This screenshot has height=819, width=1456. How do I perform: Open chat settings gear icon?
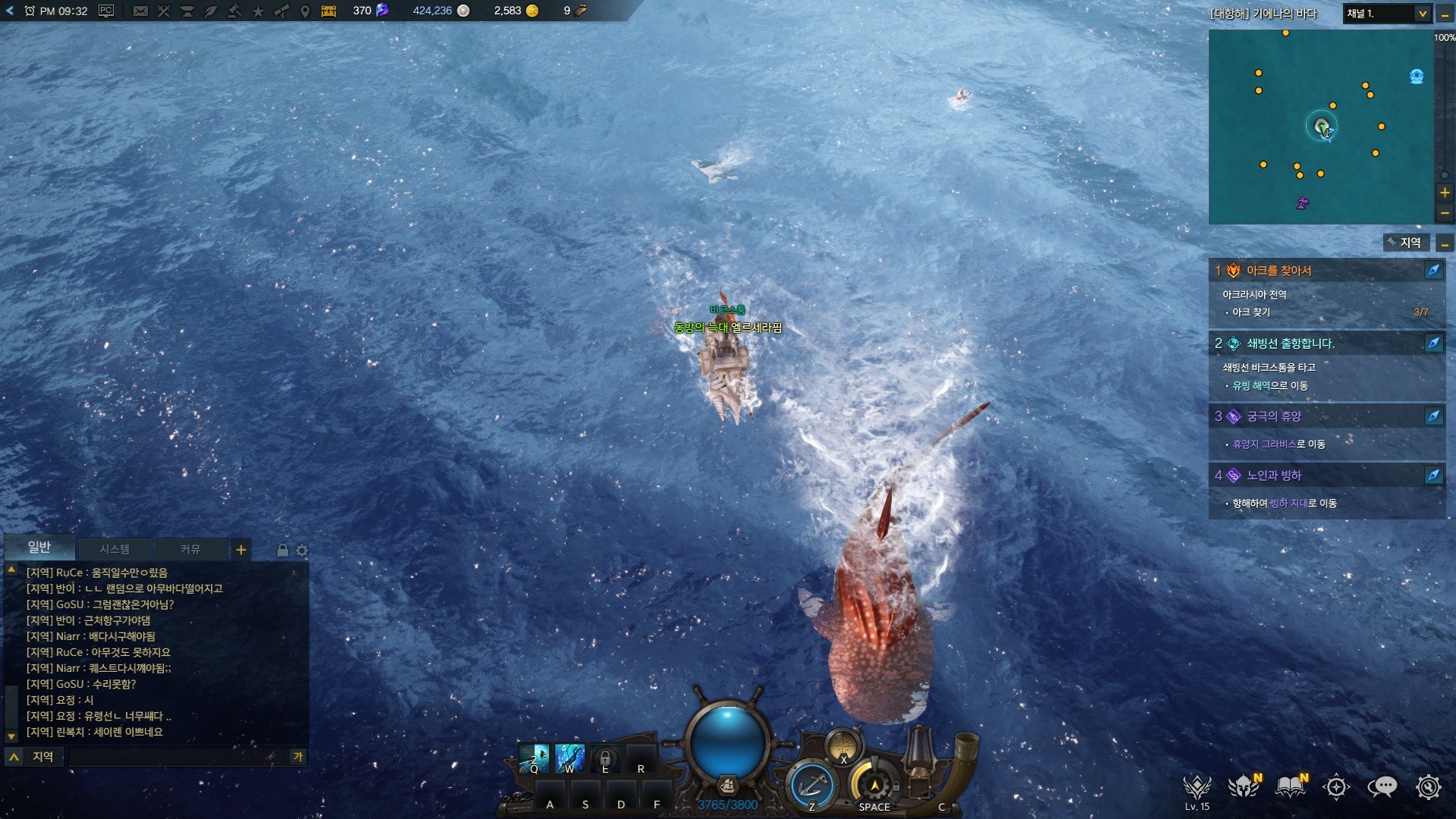[303, 551]
